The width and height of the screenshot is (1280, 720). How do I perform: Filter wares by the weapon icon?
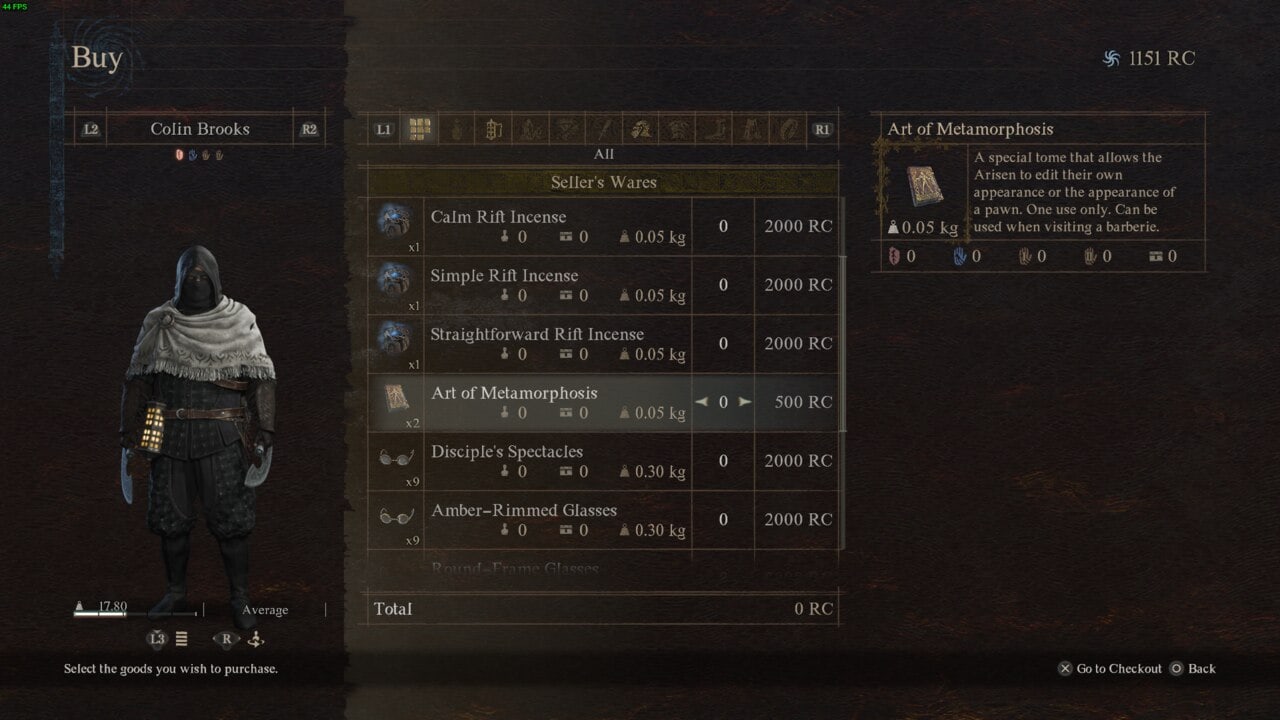click(x=604, y=128)
